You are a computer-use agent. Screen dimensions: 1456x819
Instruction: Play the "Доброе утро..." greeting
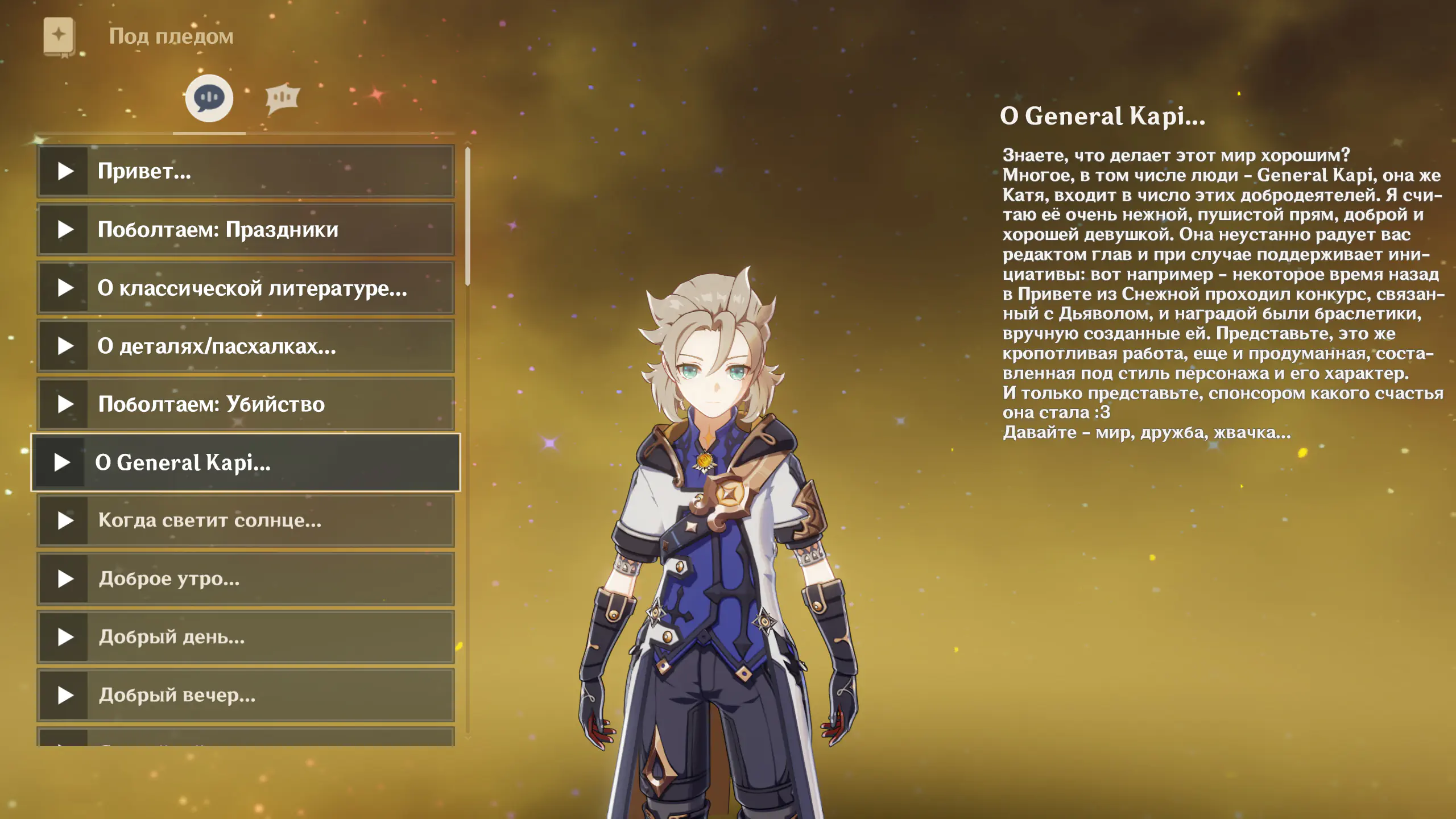click(246, 579)
